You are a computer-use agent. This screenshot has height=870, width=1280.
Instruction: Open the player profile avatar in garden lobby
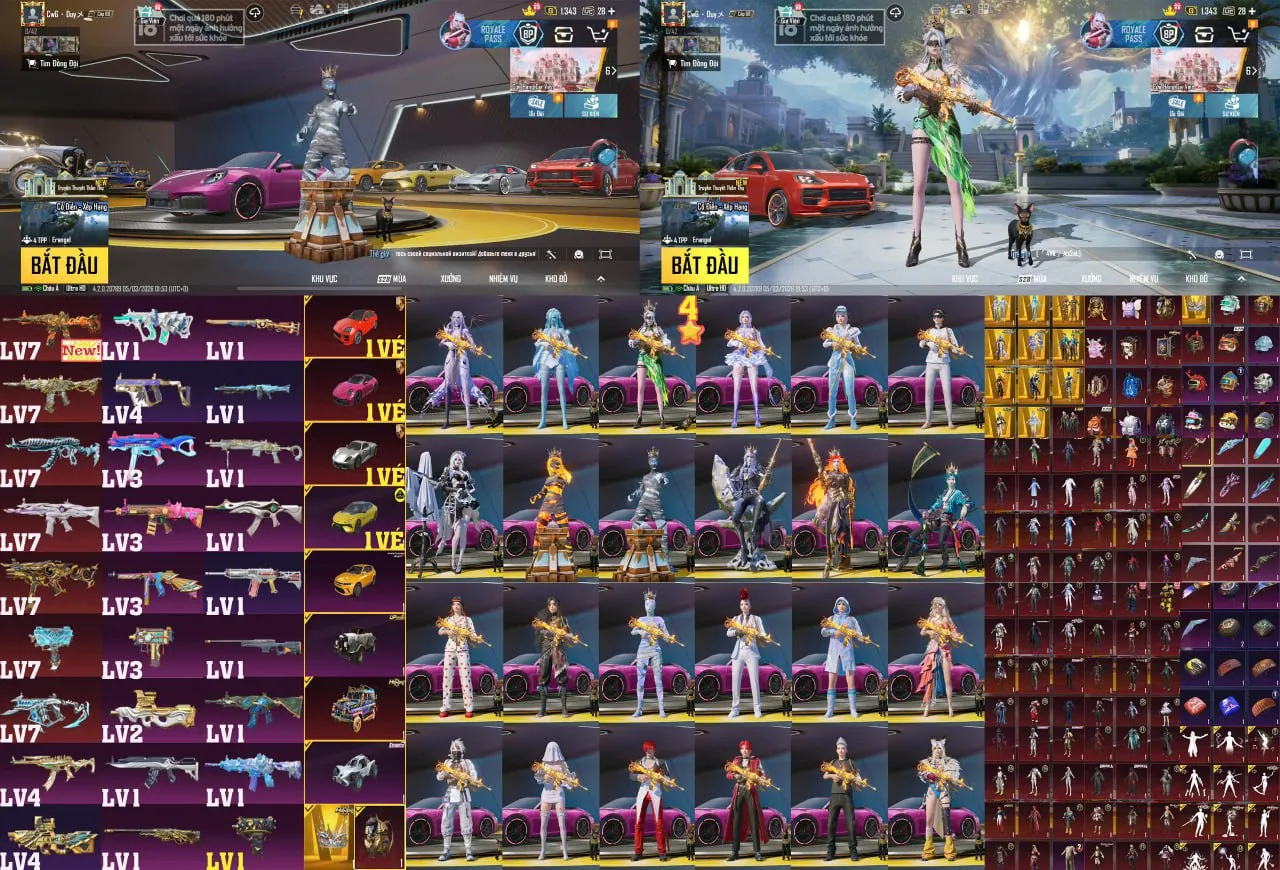click(673, 13)
